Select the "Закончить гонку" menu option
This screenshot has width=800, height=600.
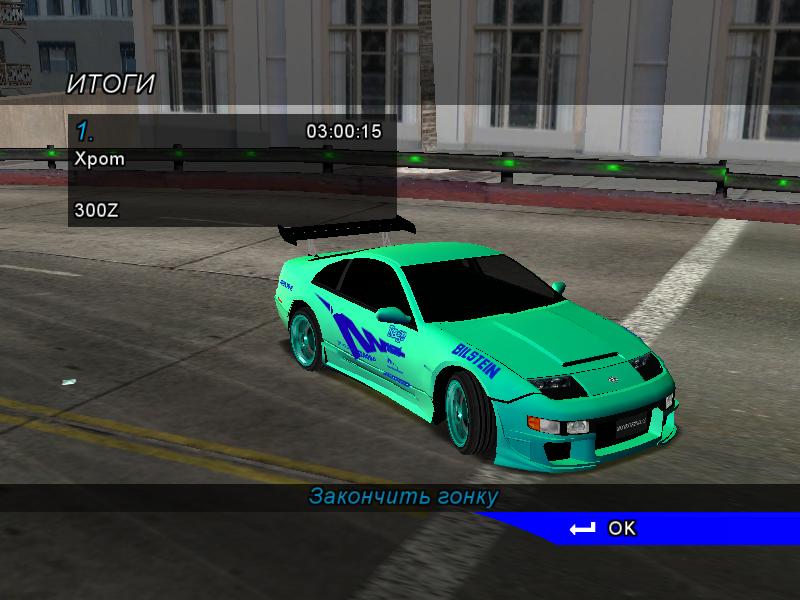click(403, 497)
